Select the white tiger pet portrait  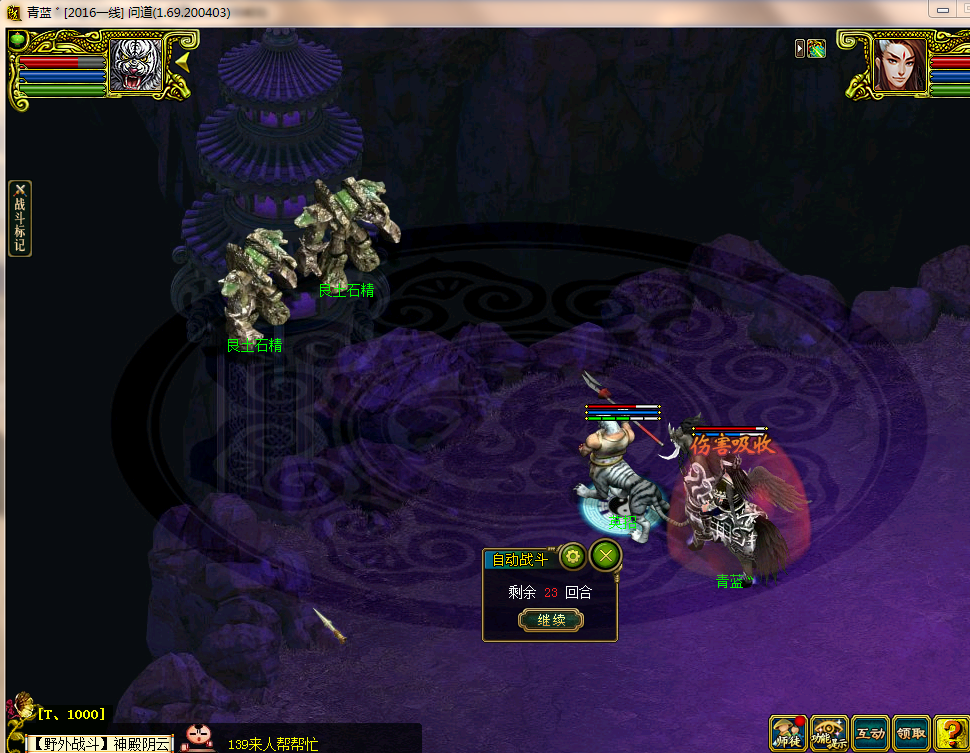tap(135, 66)
